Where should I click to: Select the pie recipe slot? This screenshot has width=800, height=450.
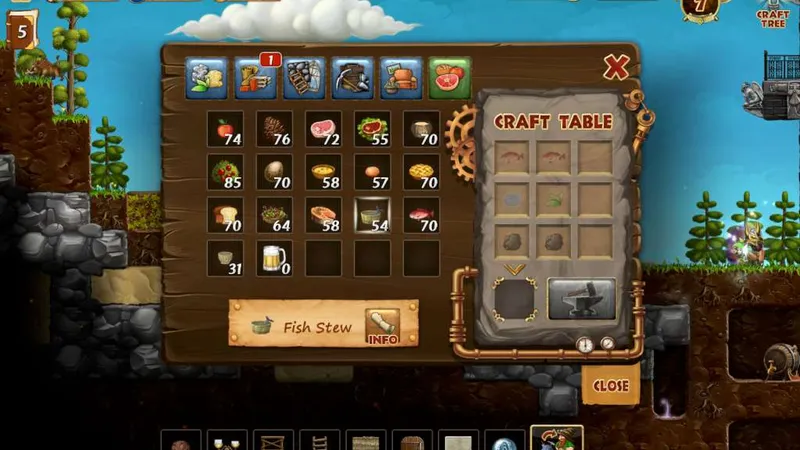pos(421,172)
